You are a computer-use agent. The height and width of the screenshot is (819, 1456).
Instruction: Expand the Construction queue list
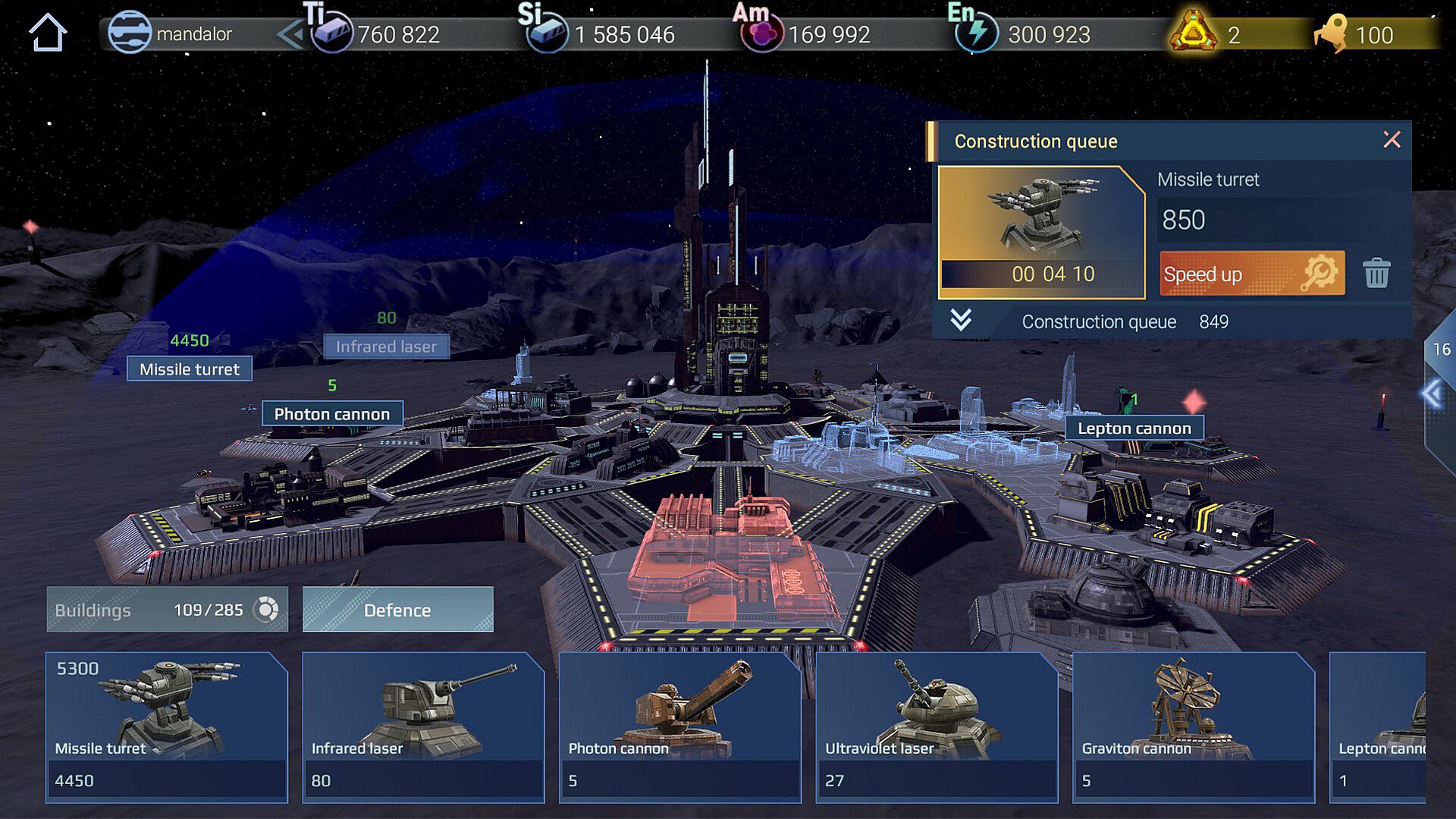click(961, 321)
